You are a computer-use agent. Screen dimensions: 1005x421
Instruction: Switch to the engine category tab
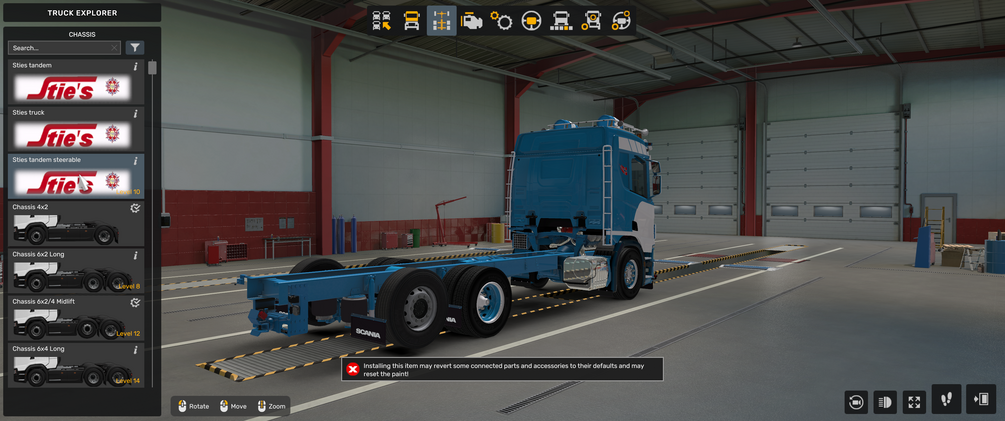pyautogui.click(x=472, y=21)
